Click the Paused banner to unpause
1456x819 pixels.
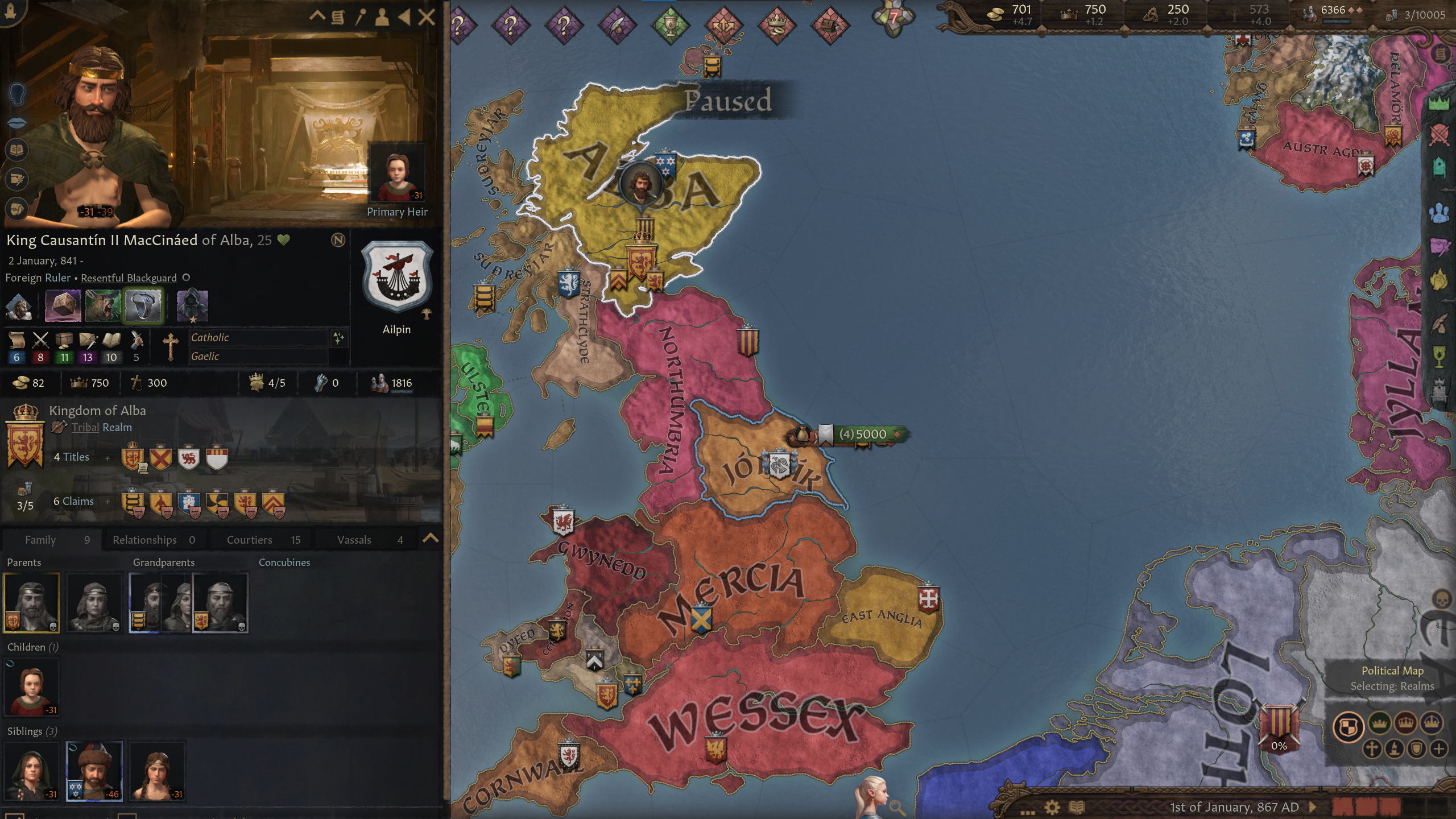(x=728, y=101)
